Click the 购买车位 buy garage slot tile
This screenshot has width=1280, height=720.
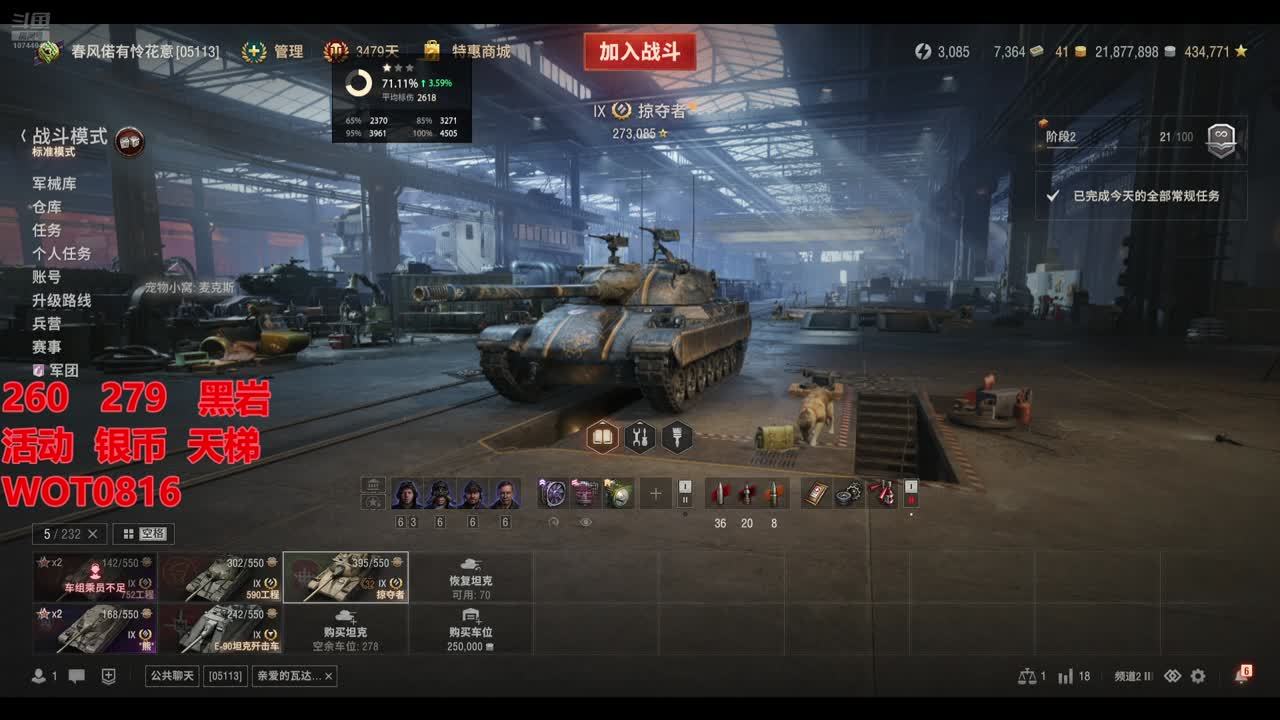pos(470,629)
